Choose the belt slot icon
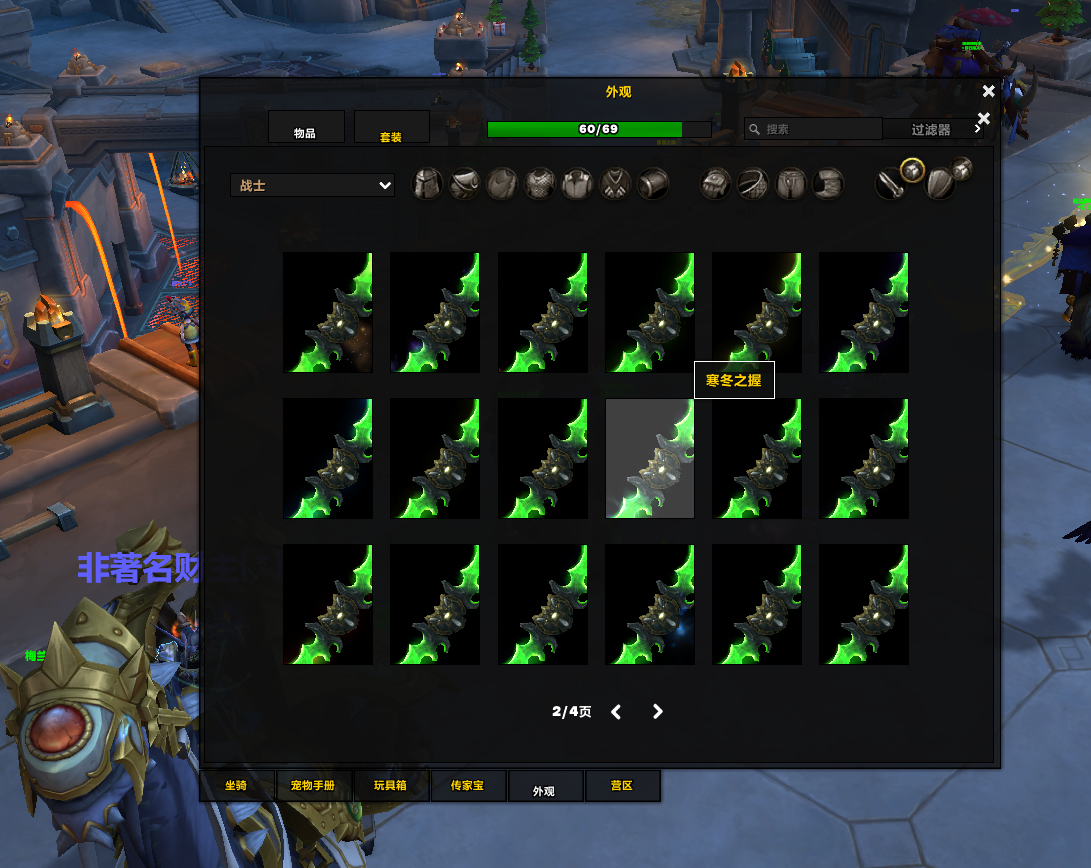Screen dimensions: 1091x868 (x=752, y=184)
